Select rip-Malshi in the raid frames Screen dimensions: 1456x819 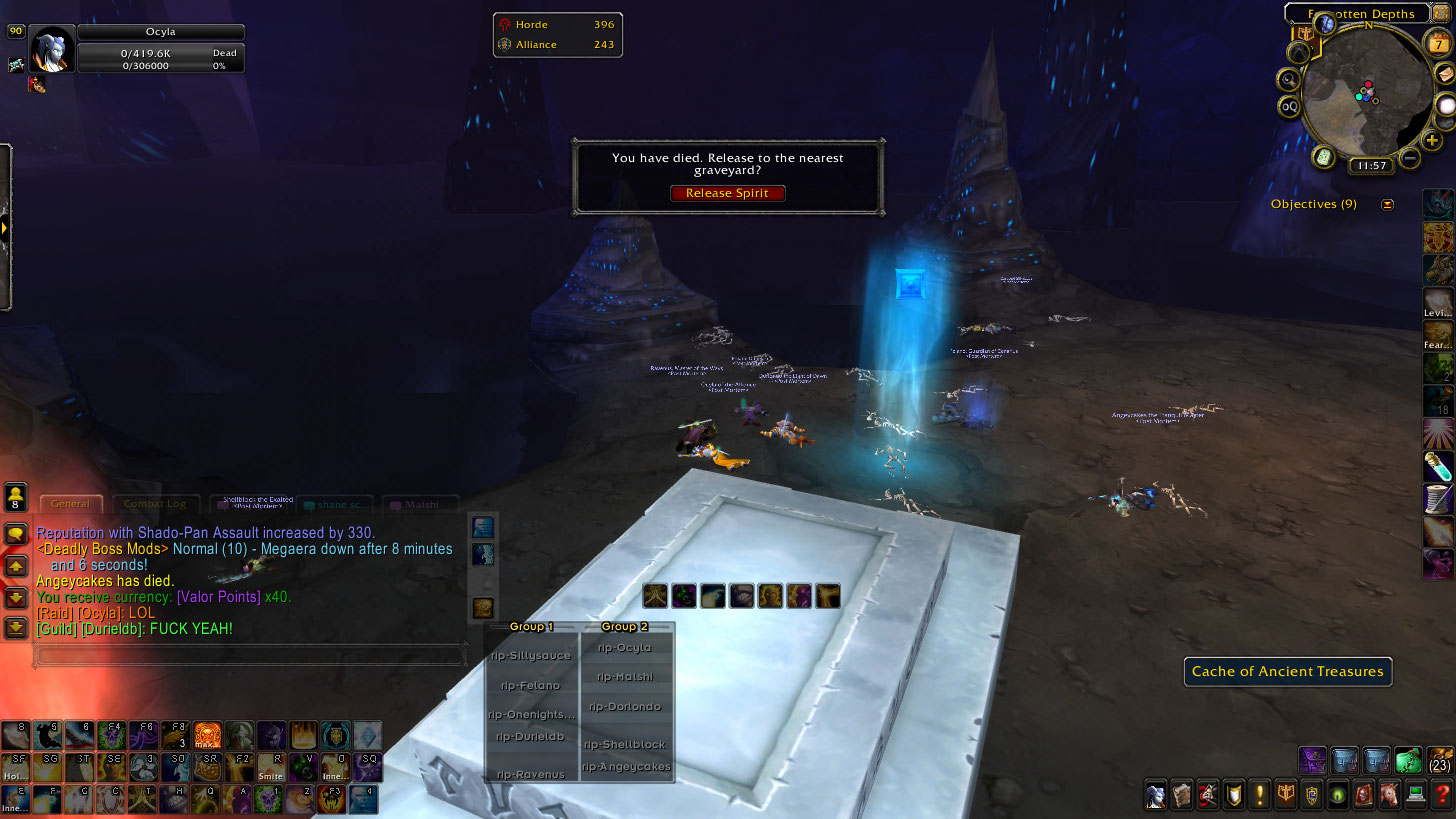pos(625,677)
